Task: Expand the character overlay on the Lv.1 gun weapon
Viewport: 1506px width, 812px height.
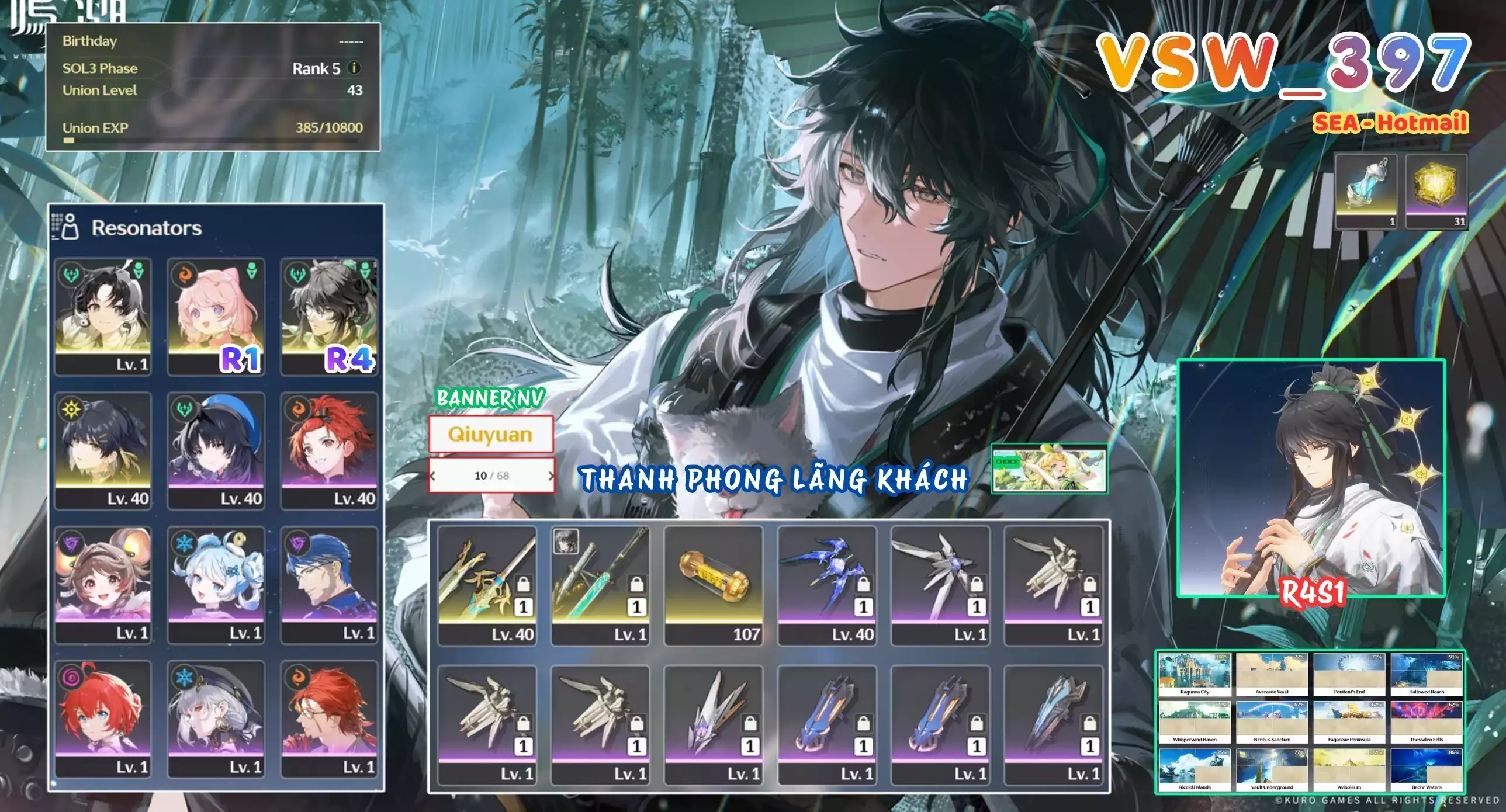Action: (565, 547)
